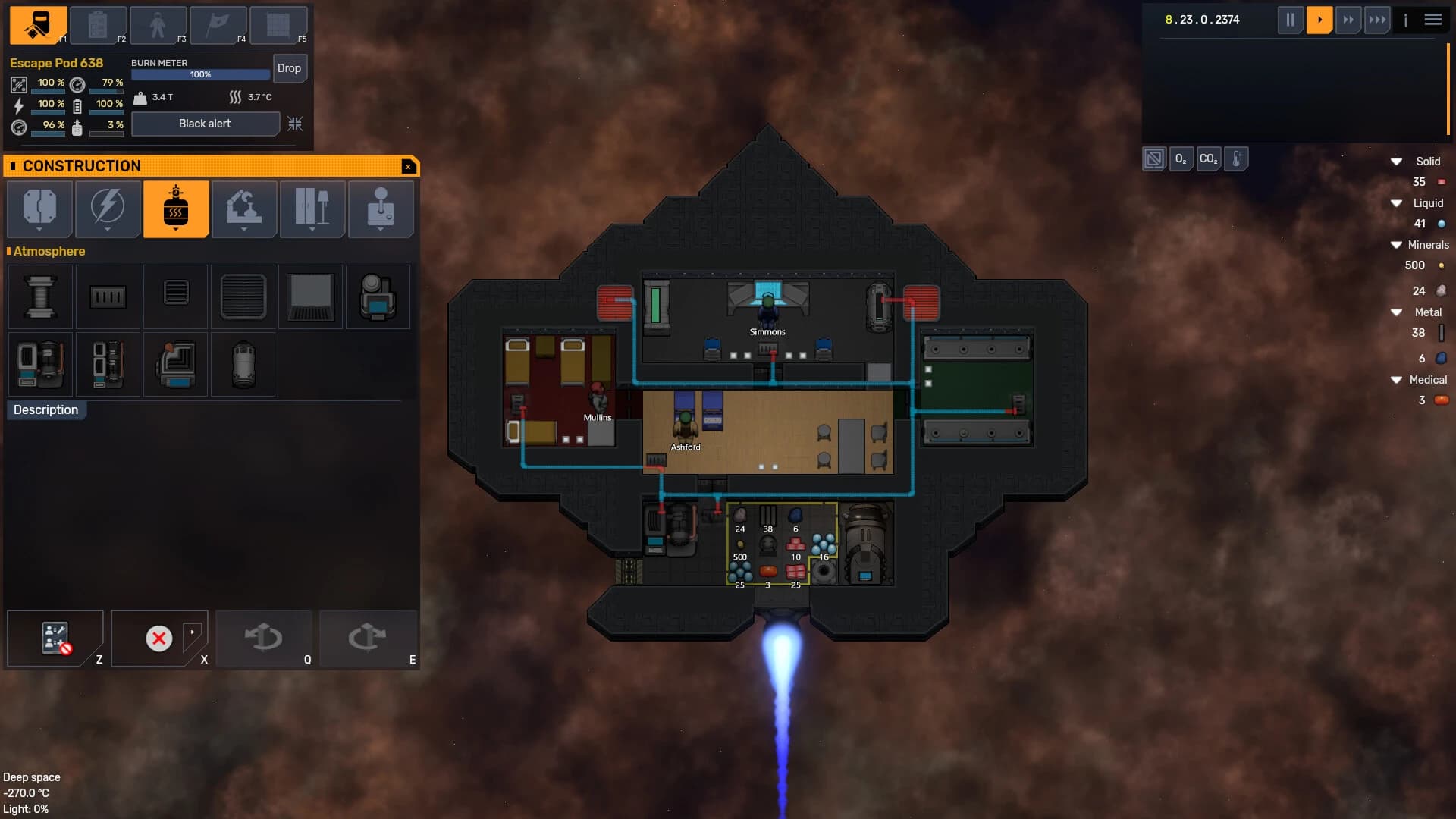Select the Construction tool on the F1 tab
This screenshot has width=1456, height=819.
point(36,25)
